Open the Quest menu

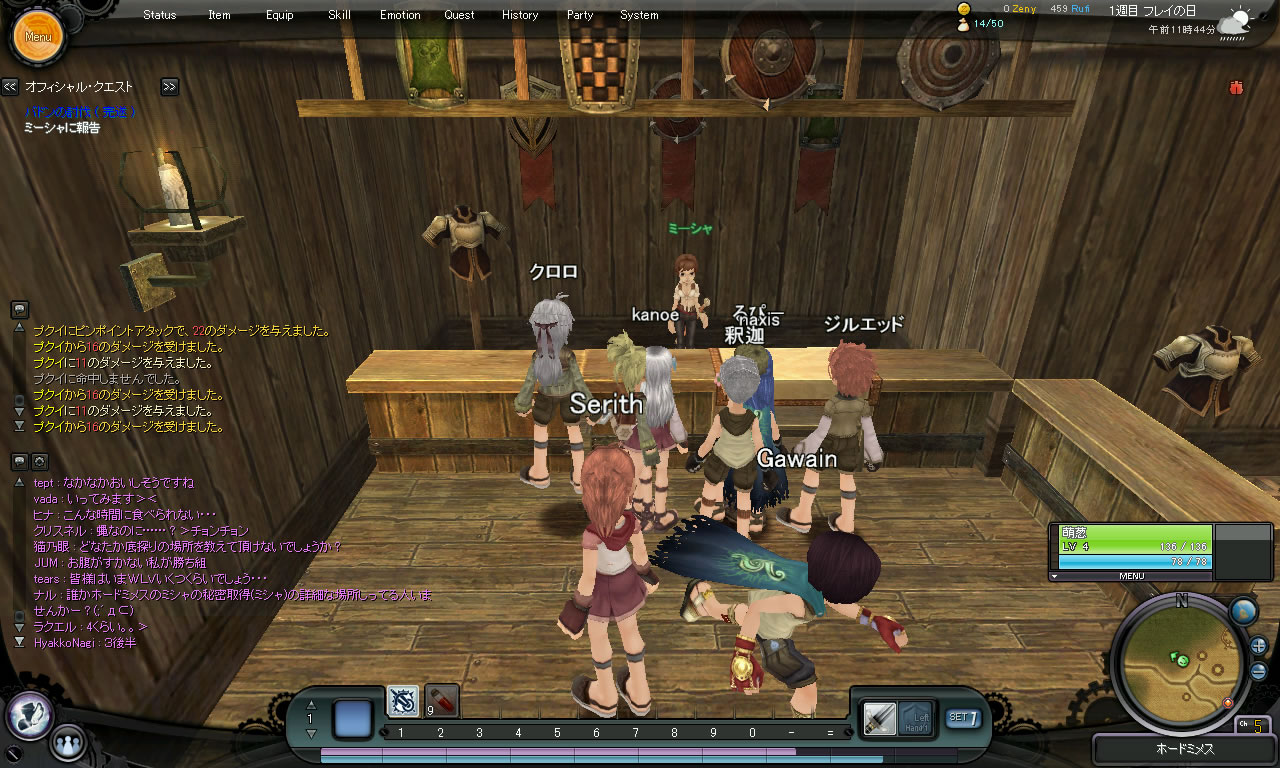pyautogui.click(x=460, y=15)
